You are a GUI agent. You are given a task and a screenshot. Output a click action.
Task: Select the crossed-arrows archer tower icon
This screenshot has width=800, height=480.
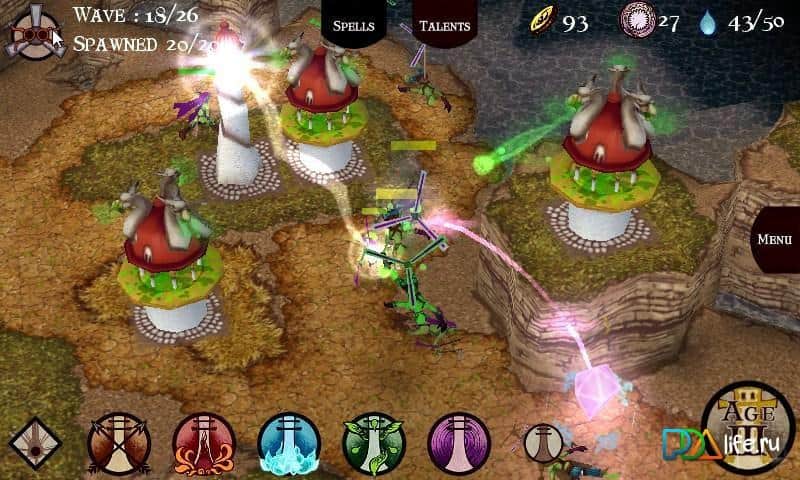click(x=118, y=442)
